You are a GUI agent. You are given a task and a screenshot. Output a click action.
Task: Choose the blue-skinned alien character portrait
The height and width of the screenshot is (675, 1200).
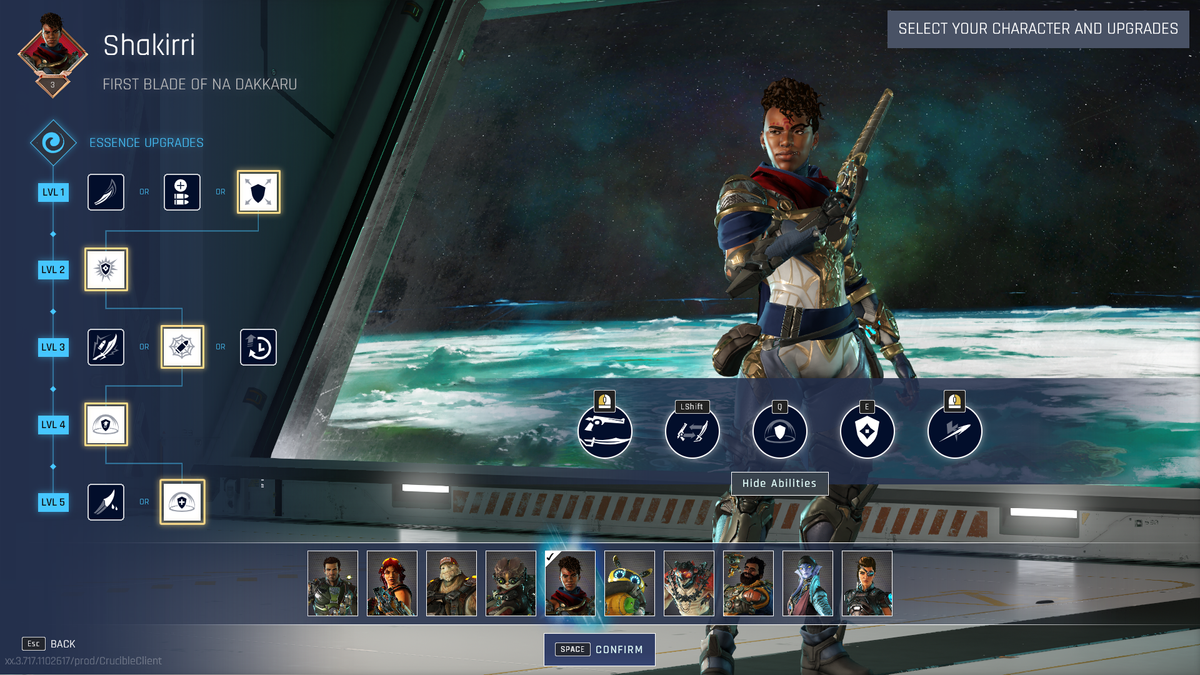pyautogui.click(x=808, y=583)
